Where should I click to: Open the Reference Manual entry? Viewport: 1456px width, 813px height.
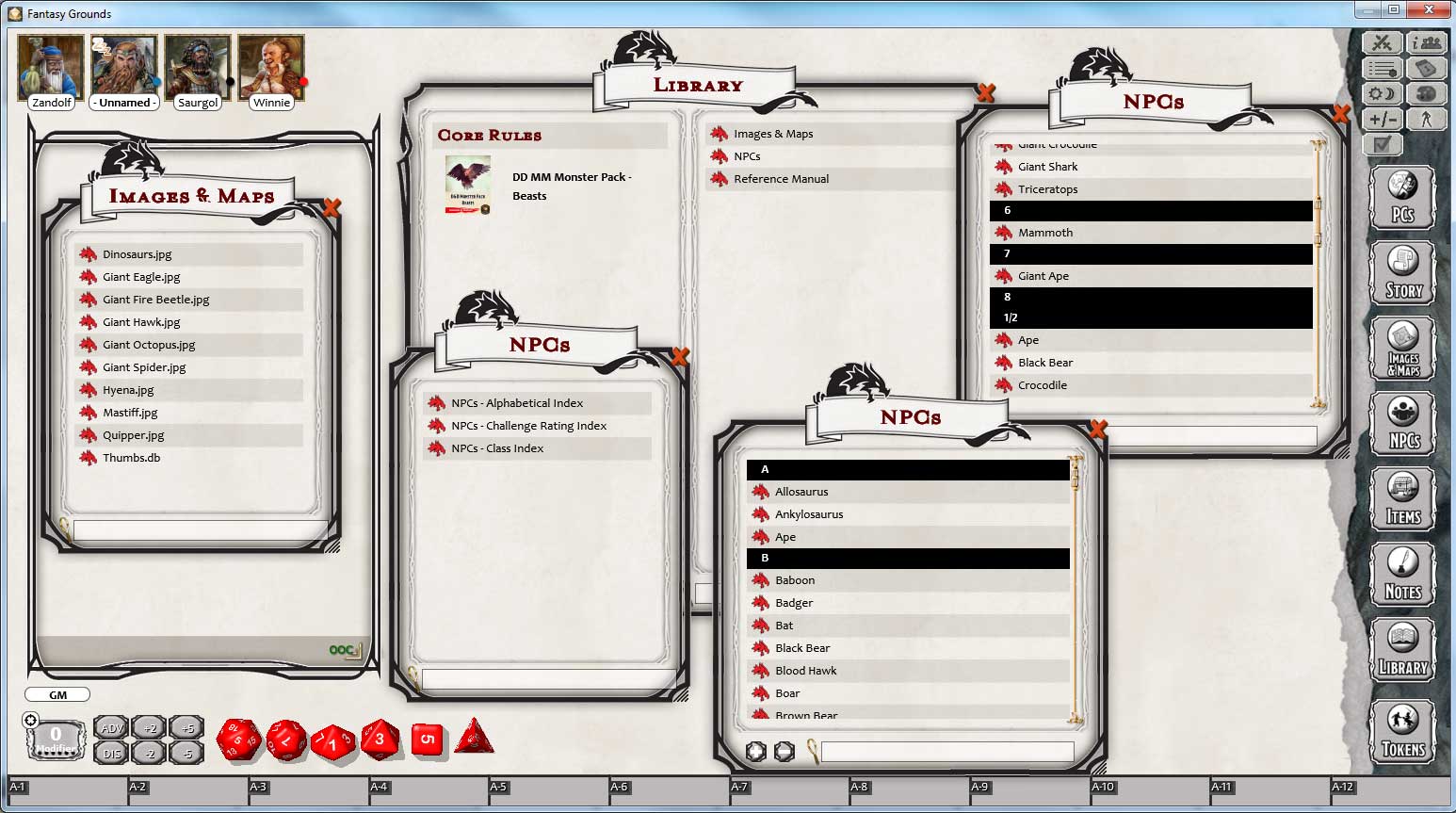782,179
